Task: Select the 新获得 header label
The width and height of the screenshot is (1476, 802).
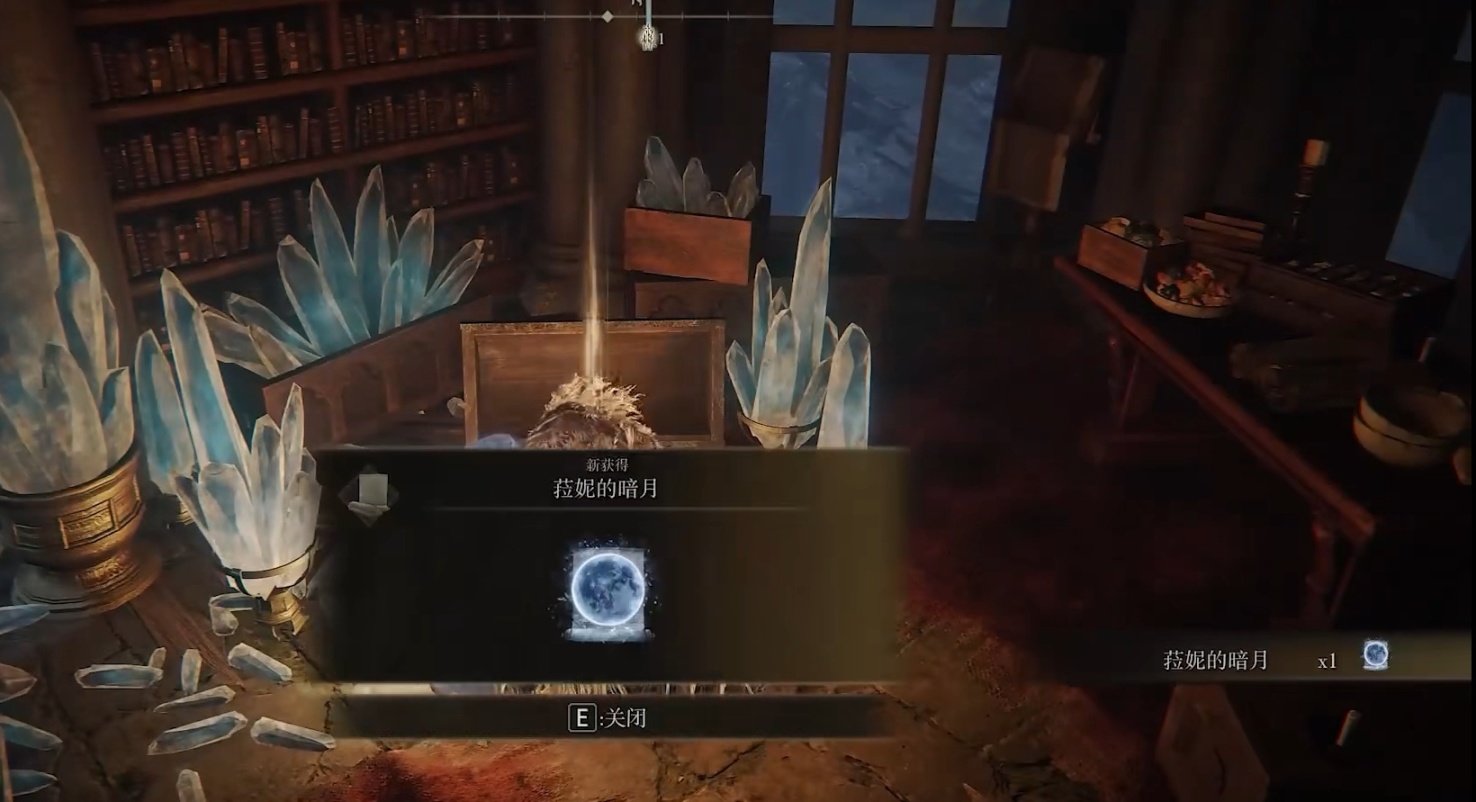Action: 609,465
